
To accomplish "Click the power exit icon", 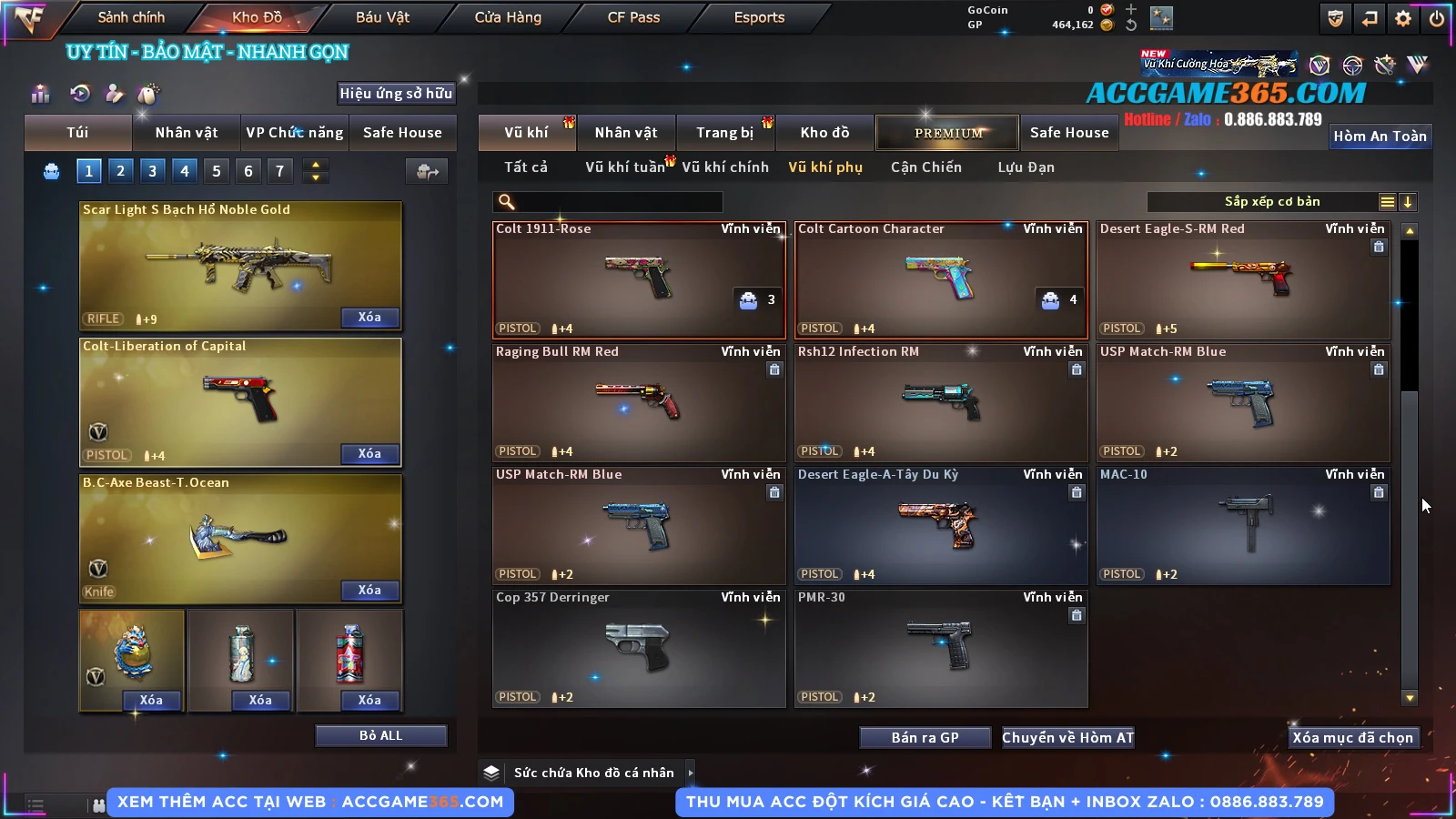I will point(1437,18).
